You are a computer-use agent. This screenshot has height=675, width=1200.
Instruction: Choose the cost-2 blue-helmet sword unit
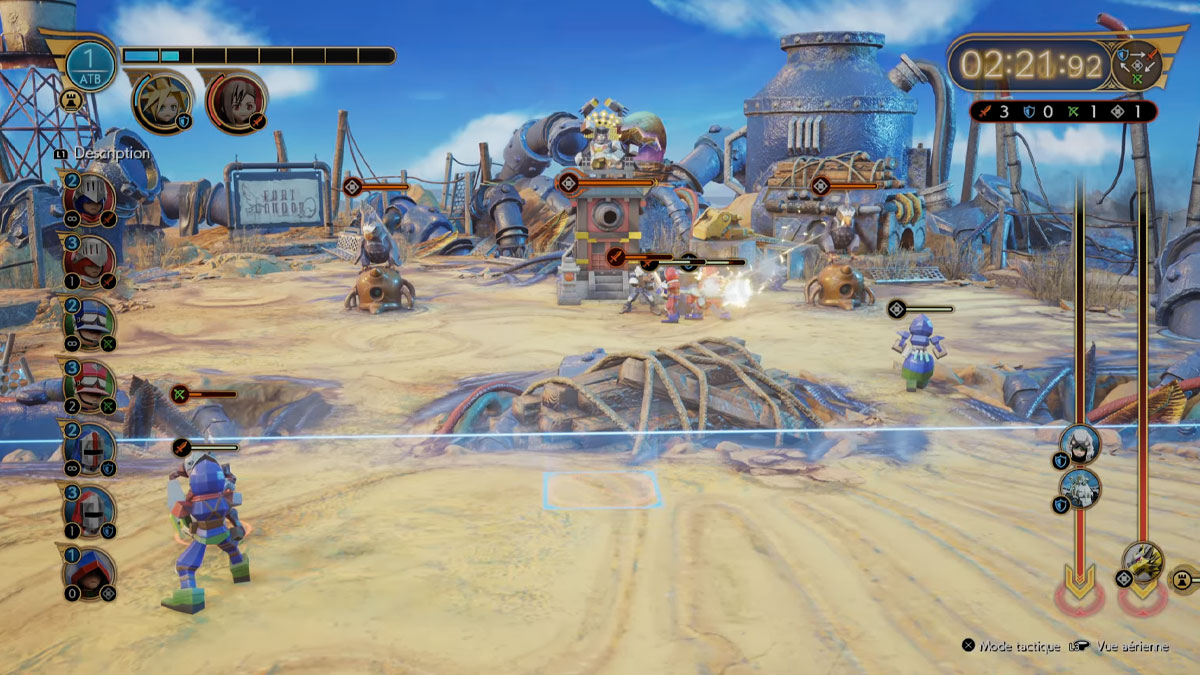pos(89,199)
